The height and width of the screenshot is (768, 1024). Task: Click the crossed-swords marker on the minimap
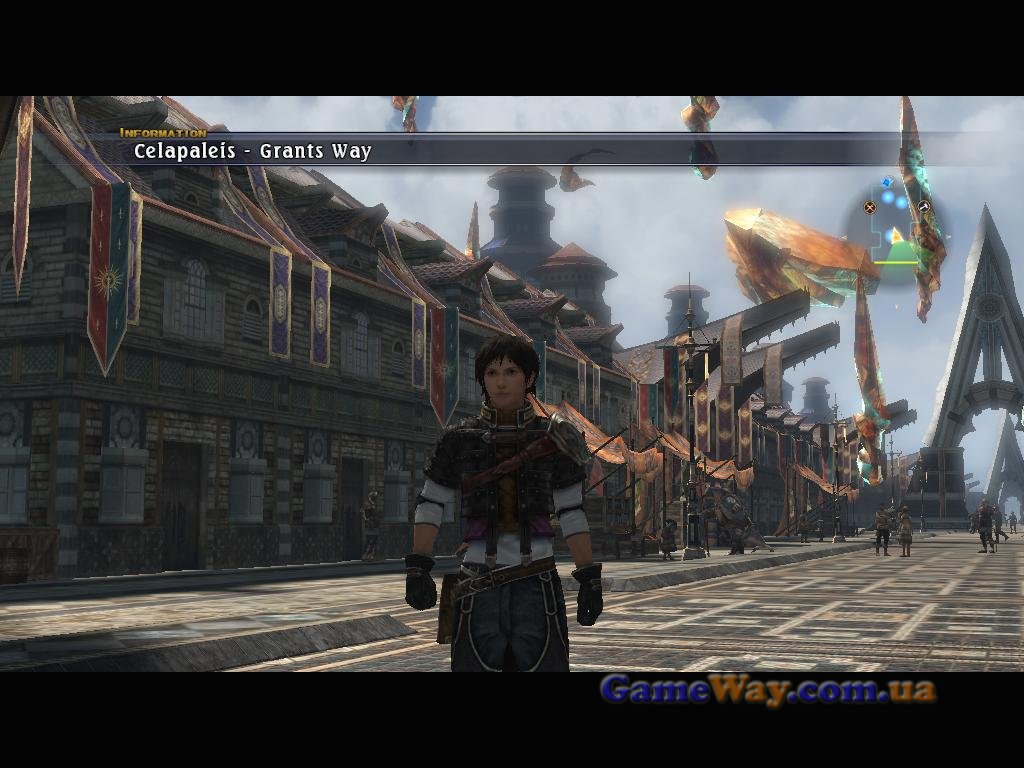click(x=870, y=208)
